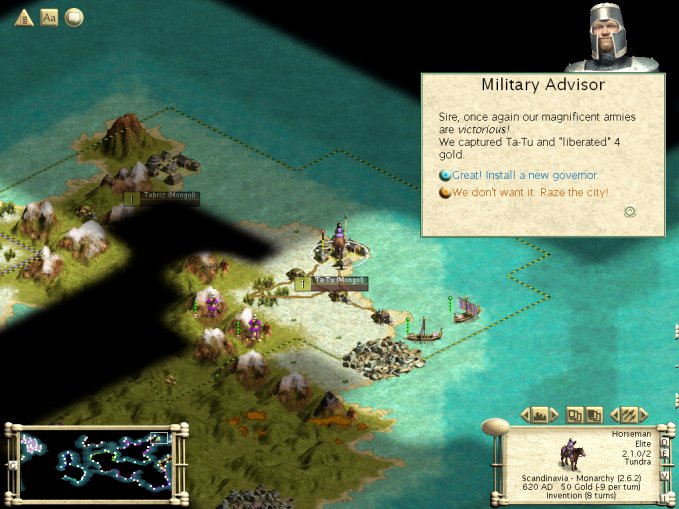
Task: Go to next city with right arrow
Action: pos(555,414)
